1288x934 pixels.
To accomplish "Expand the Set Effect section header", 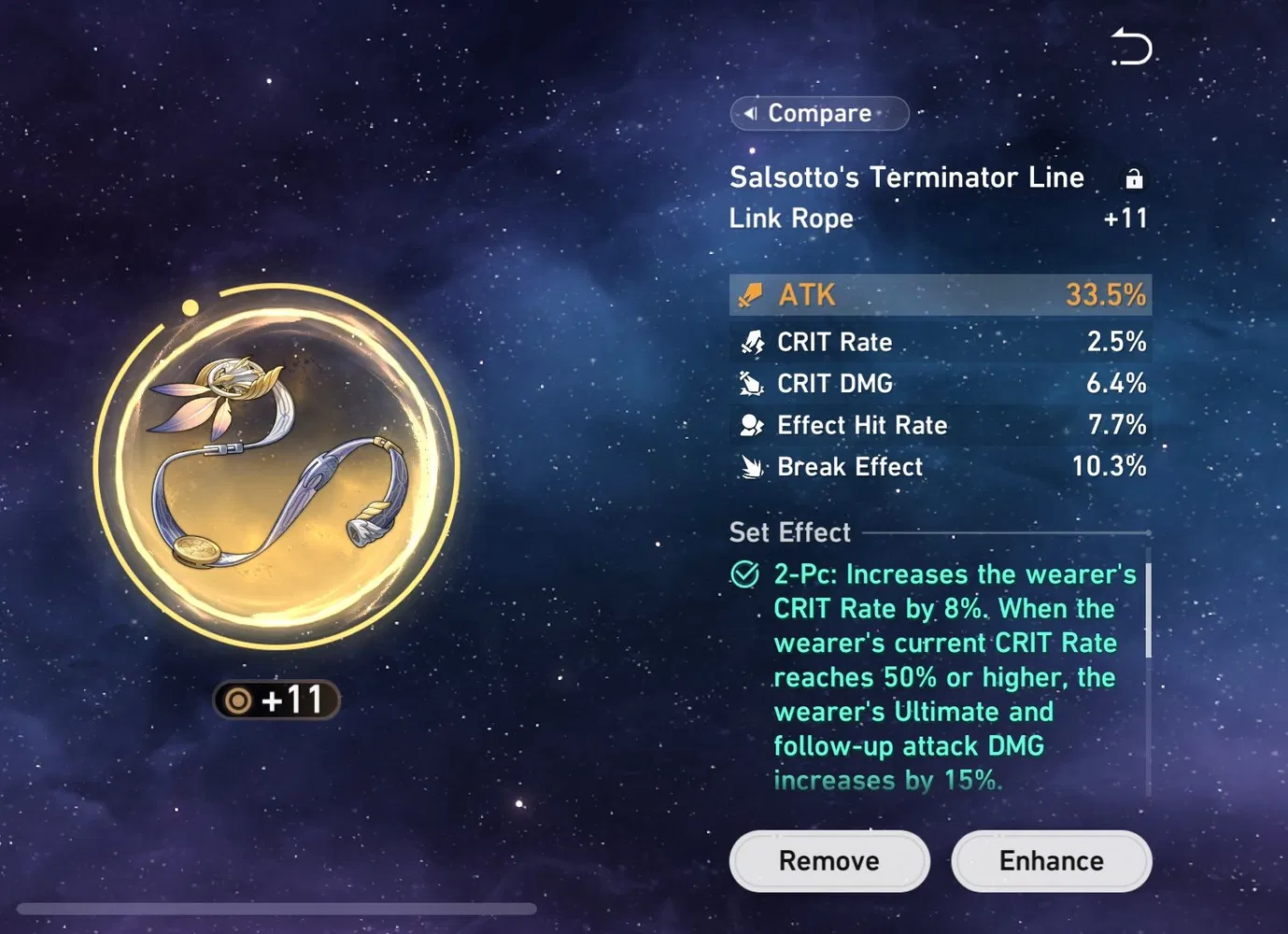I will (x=789, y=532).
